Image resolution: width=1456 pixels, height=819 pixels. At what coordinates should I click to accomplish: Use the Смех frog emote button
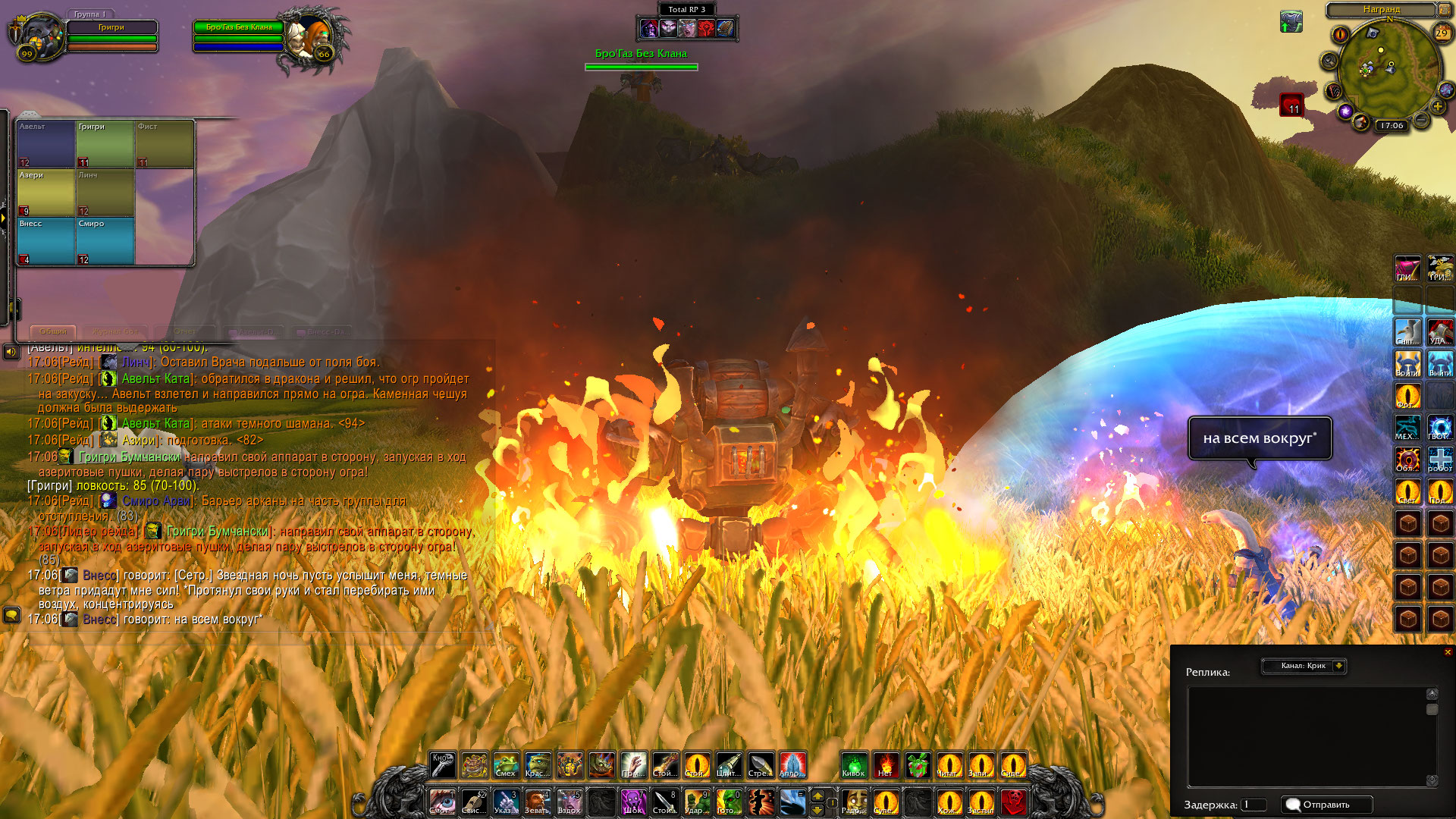pyautogui.click(x=506, y=765)
